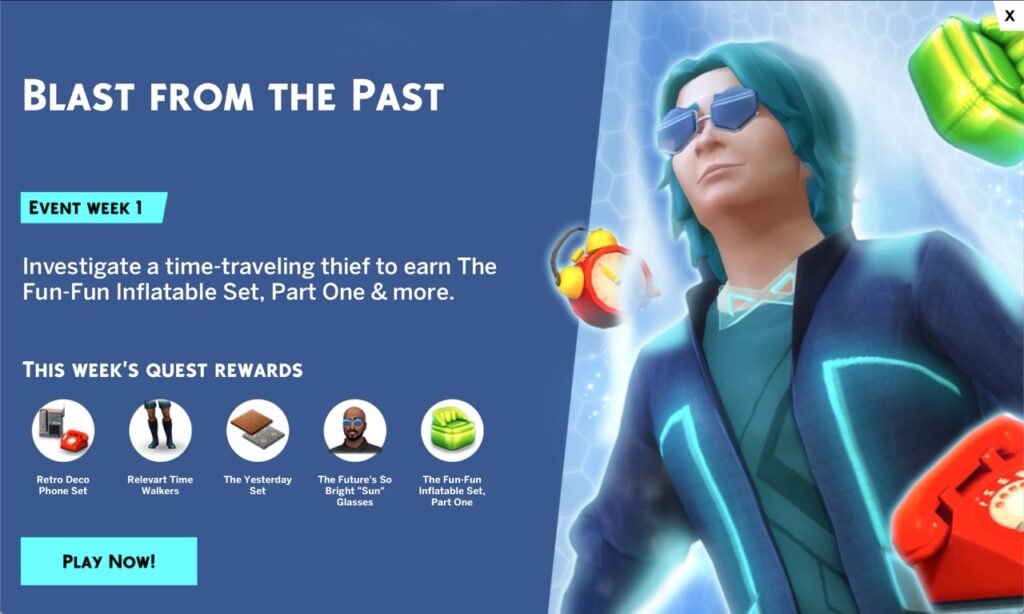Open The Future's So Bright Sun Glasses reward
1024x614 pixels.
click(355, 431)
